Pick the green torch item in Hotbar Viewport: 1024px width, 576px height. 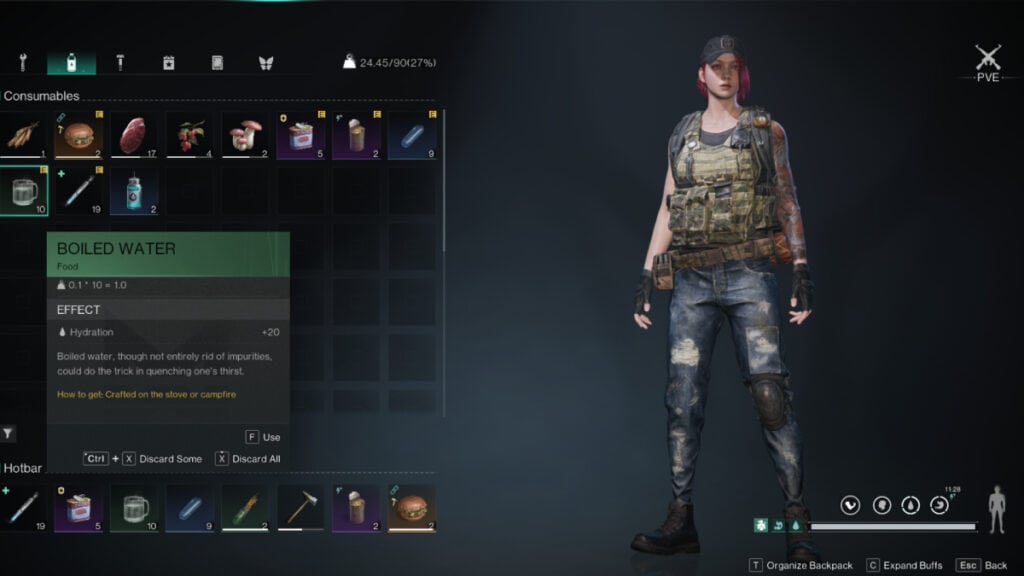point(244,508)
